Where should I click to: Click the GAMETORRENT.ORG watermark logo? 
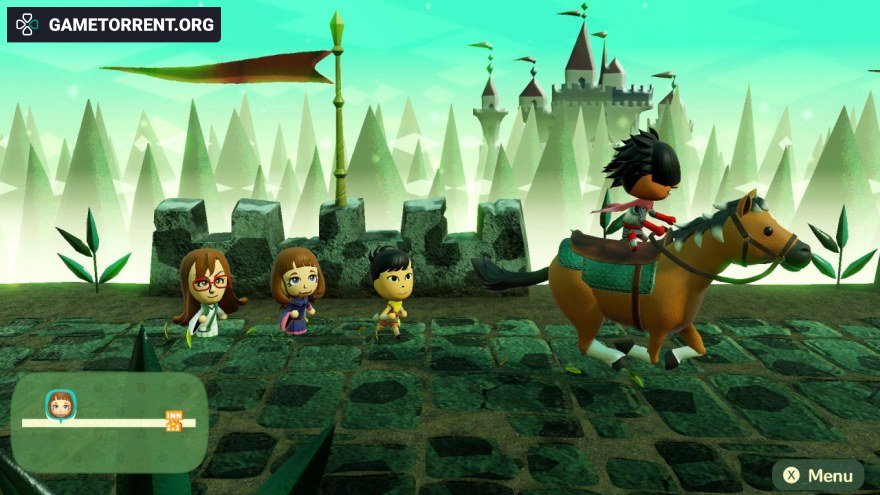coord(113,24)
